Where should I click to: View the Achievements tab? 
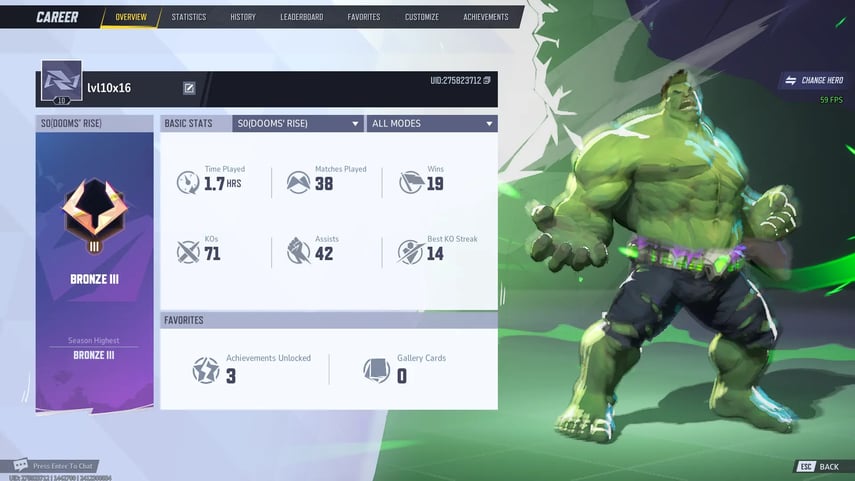click(x=485, y=17)
